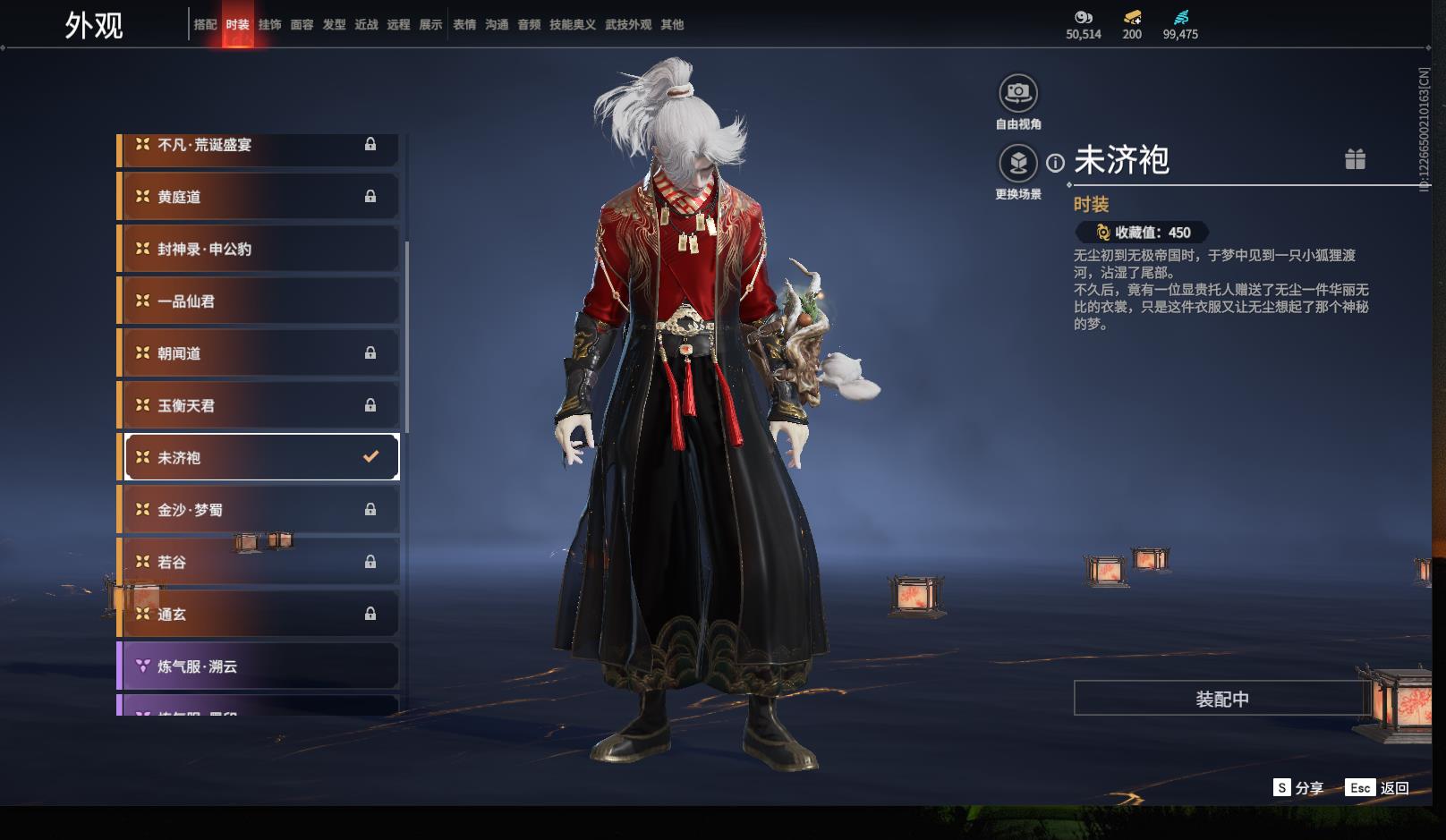Select the 一品仙君 outfit row

(x=259, y=301)
